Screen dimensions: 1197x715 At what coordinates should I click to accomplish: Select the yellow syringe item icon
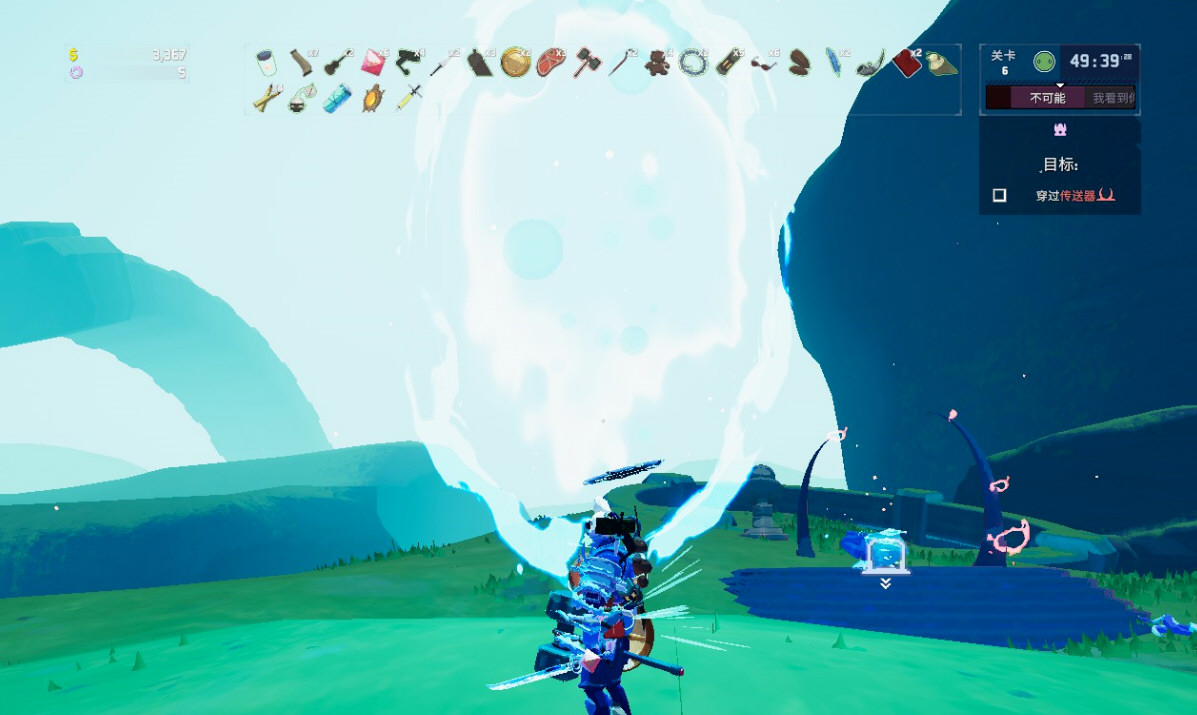(409, 98)
